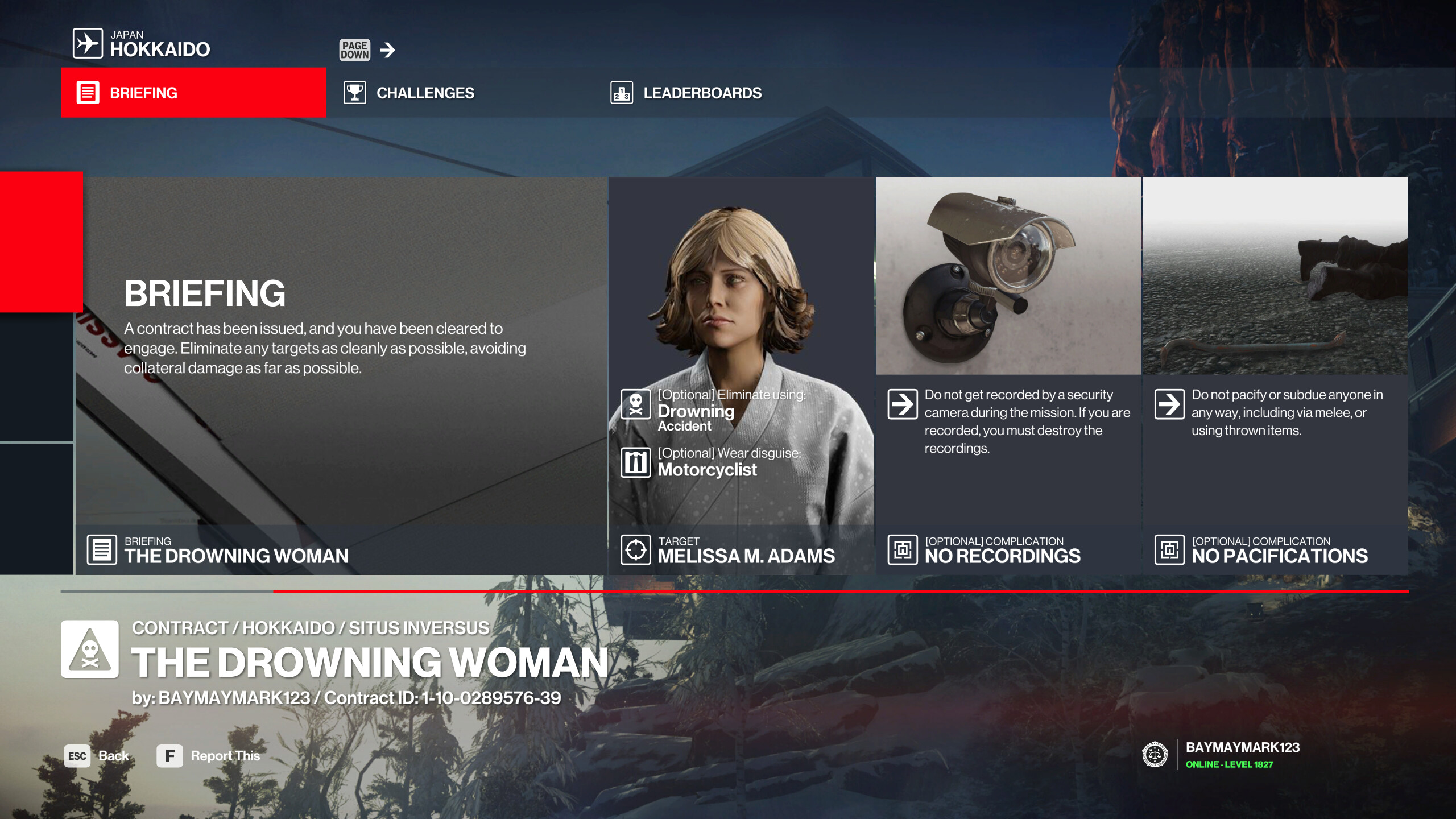
Task: Open BAYMAYMARK123 player profile badge
Action: point(1223,755)
